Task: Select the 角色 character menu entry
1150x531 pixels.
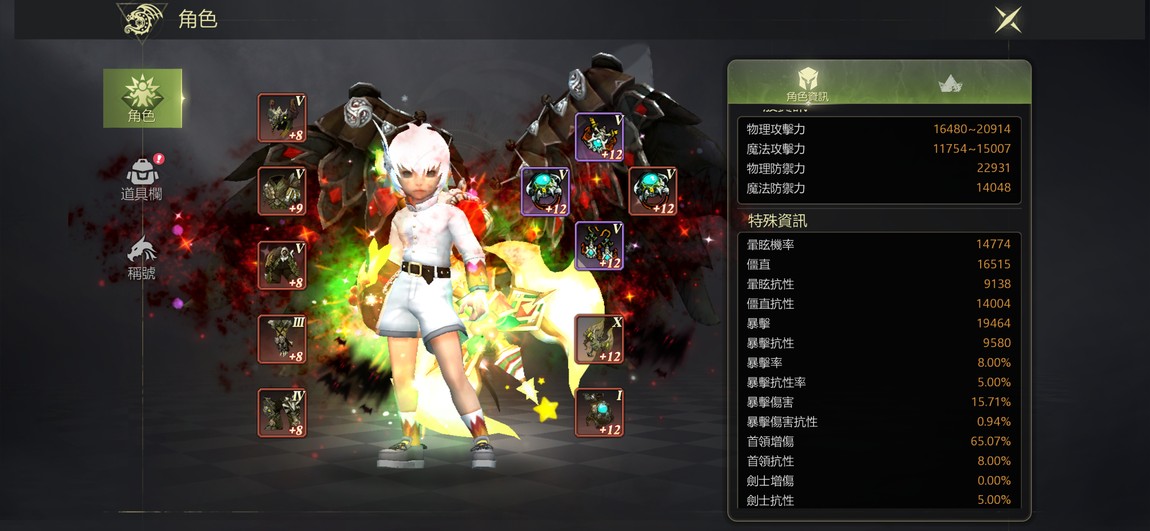Action: point(142,98)
